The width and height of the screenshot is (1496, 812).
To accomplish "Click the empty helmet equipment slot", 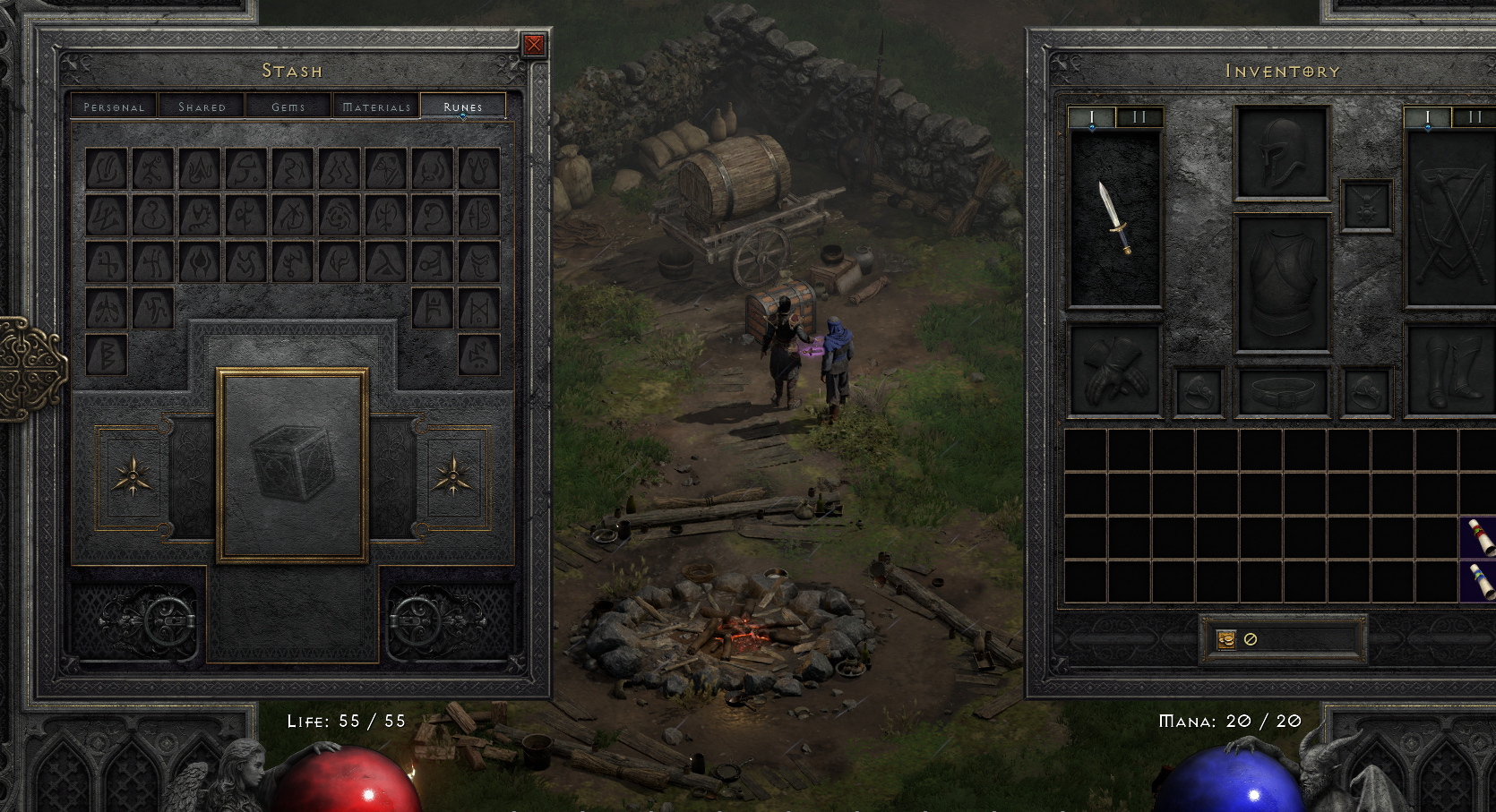I will pyautogui.click(x=1281, y=152).
